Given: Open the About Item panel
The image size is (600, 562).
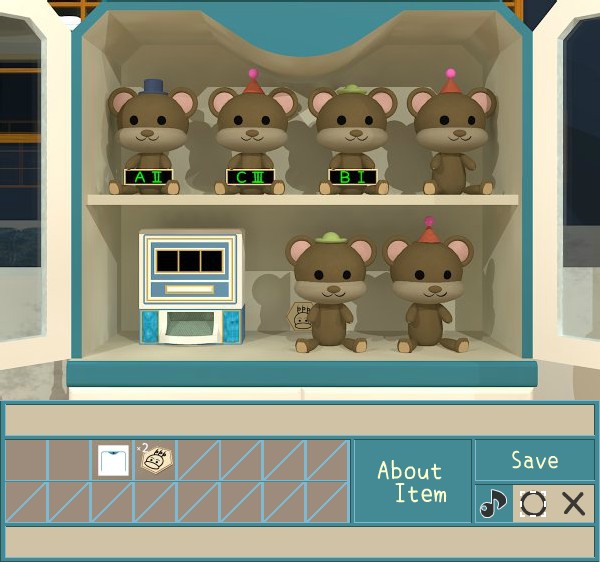Looking at the screenshot, I should pos(411,481).
